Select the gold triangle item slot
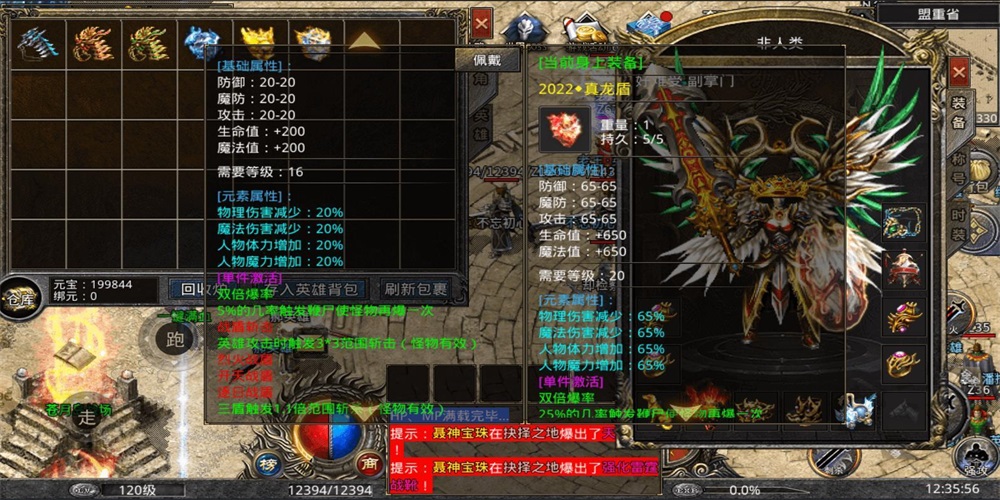1000x500 pixels. (x=363, y=42)
